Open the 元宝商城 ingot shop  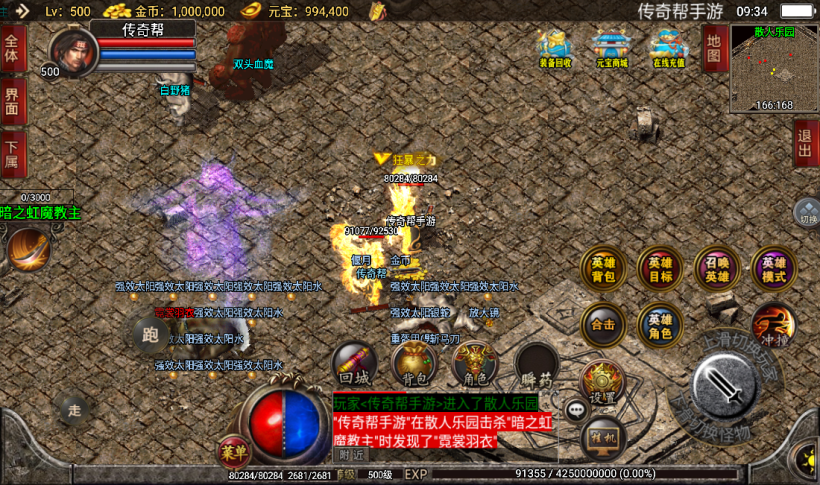coord(609,49)
